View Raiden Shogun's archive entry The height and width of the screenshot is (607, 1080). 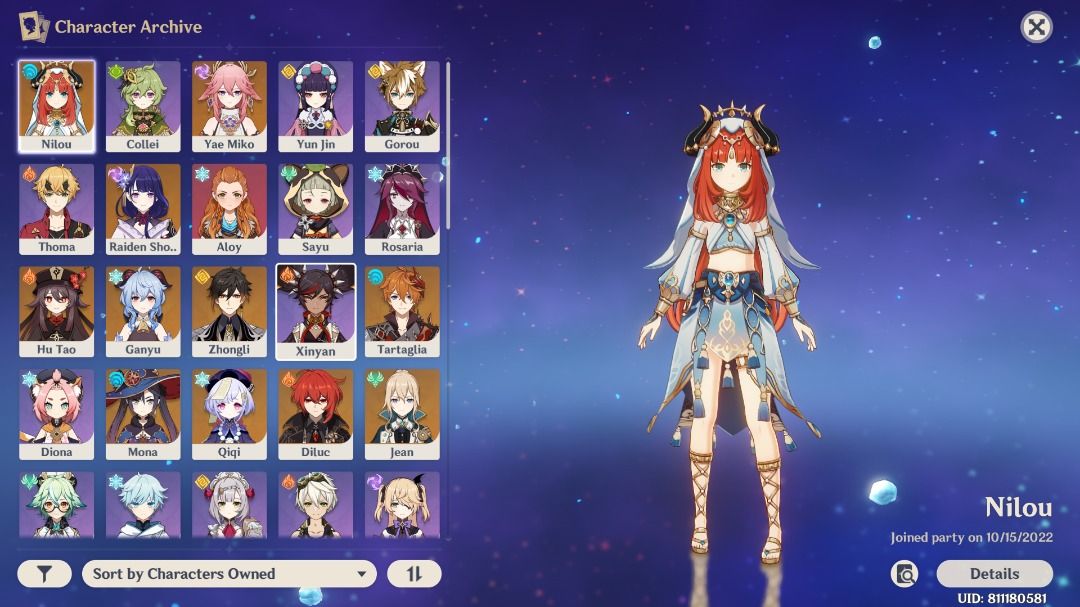pos(143,209)
